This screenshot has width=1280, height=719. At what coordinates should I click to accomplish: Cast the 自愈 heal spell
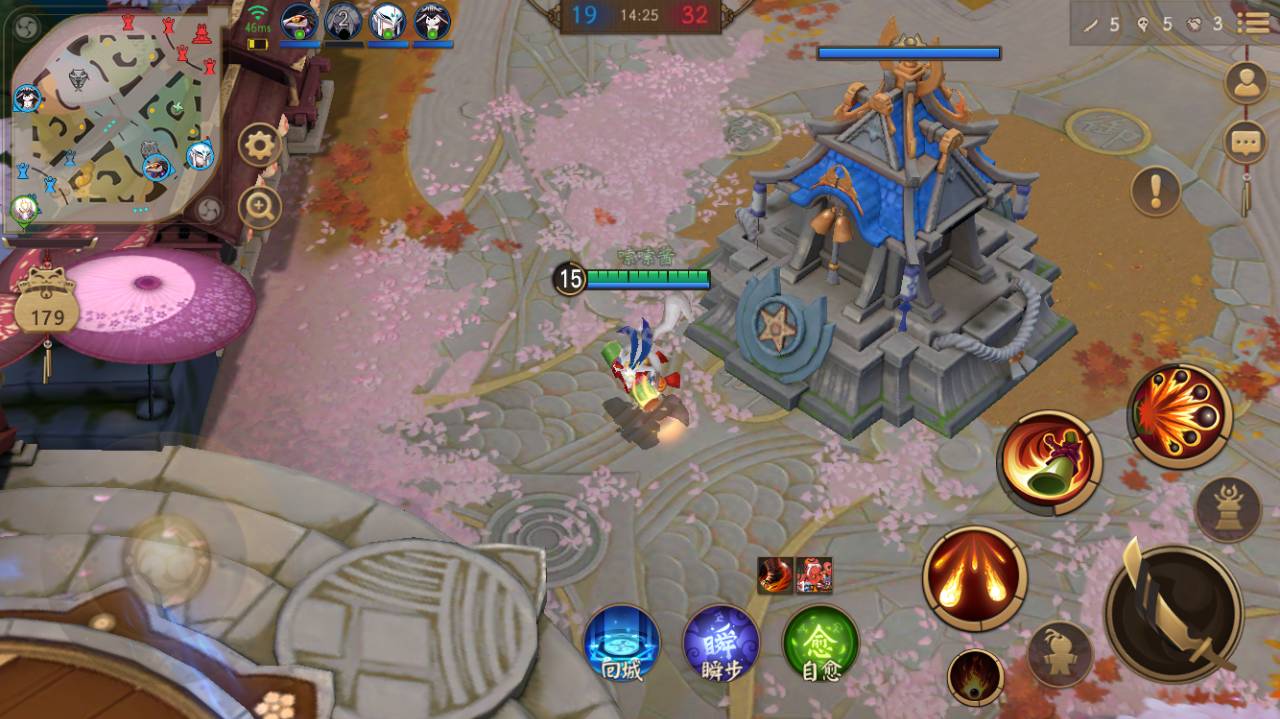[821, 642]
